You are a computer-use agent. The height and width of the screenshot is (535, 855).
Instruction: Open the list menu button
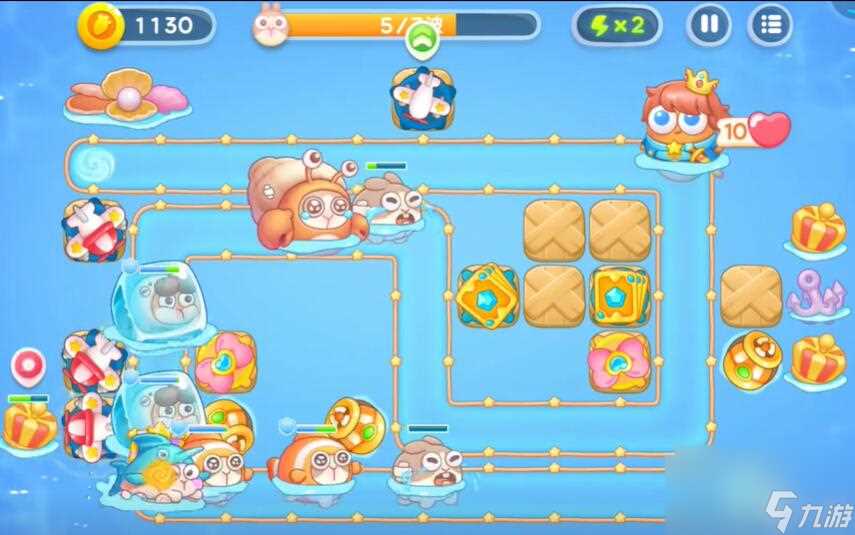[x=769, y=25]
